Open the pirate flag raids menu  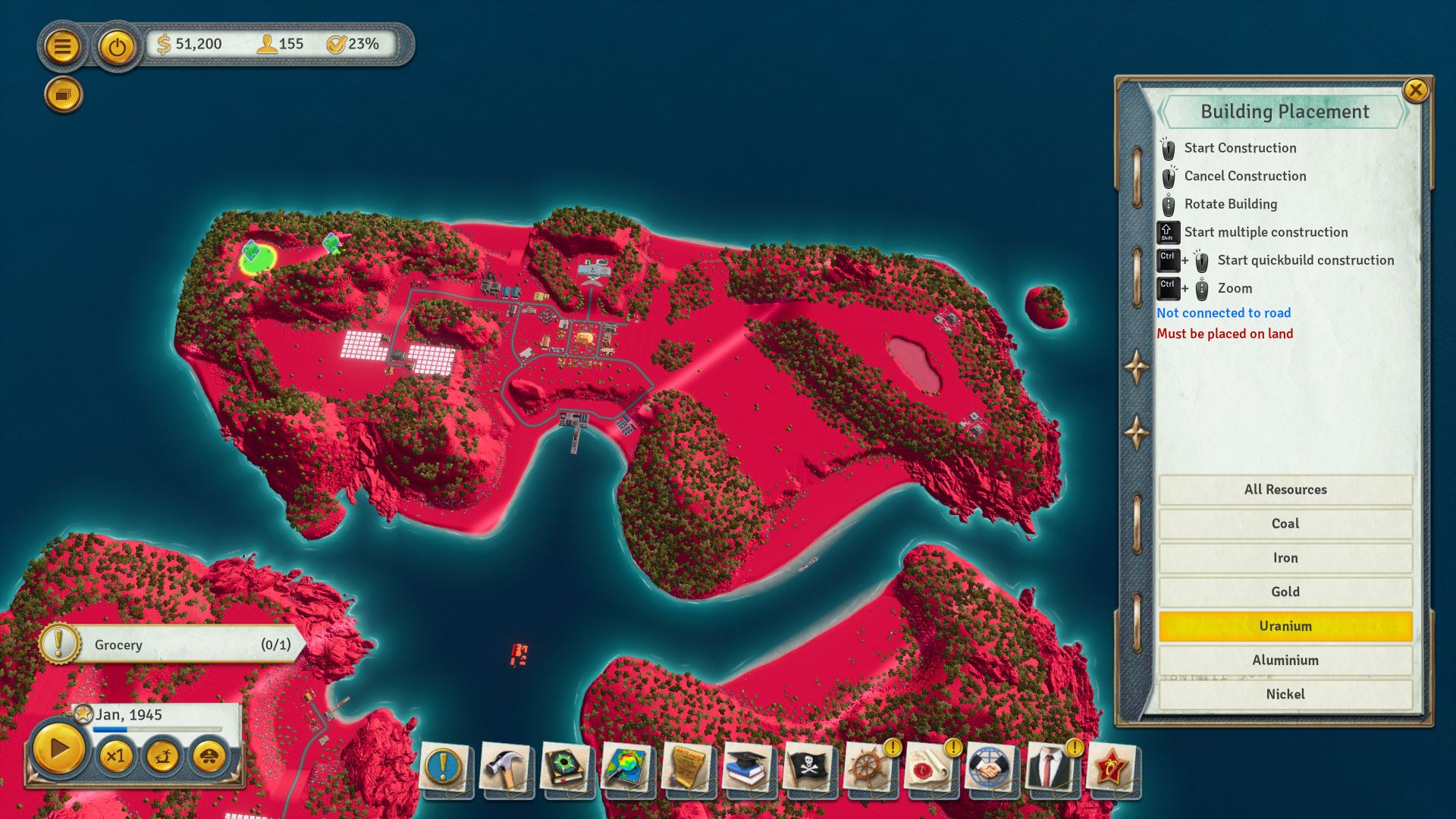[809, 767]
